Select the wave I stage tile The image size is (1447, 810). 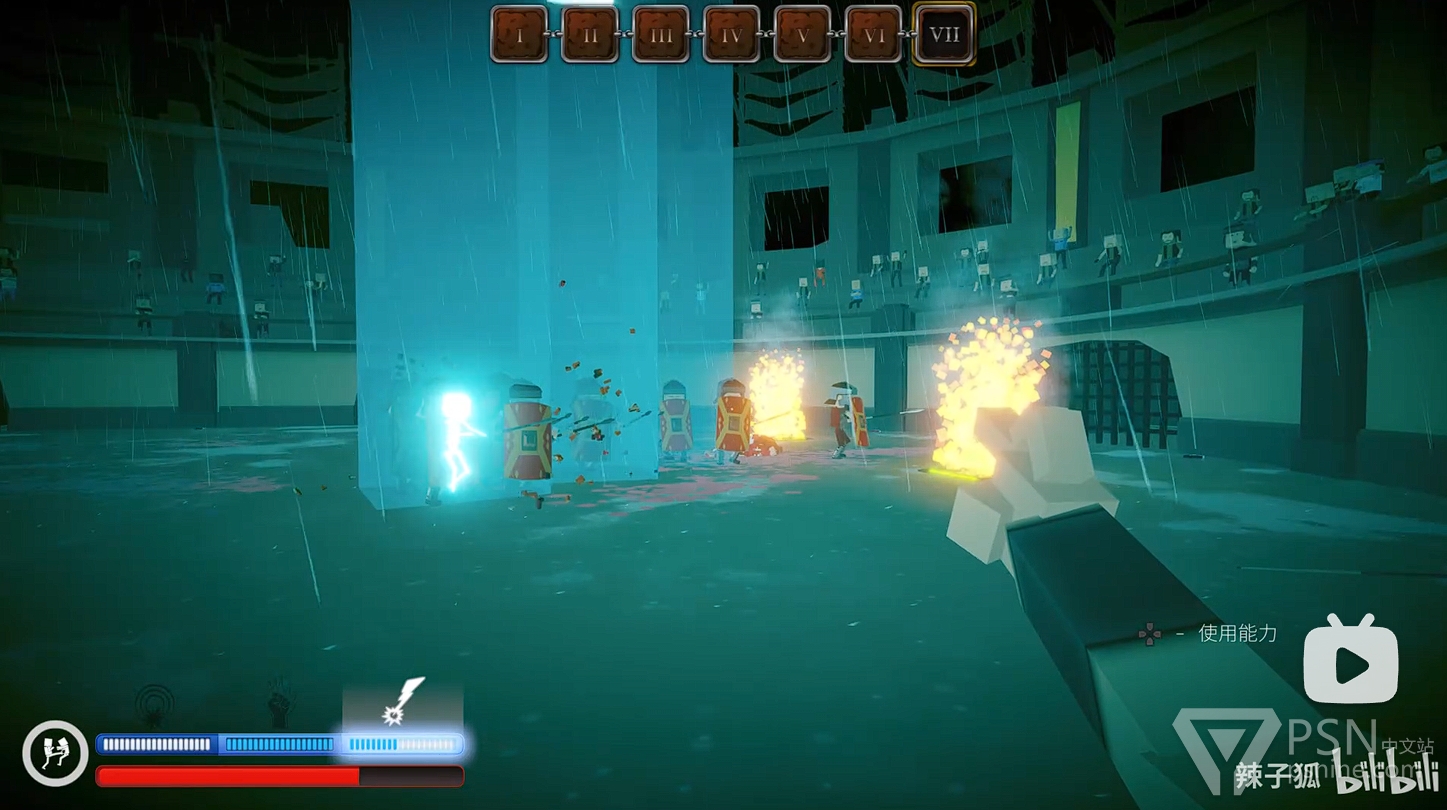point(519,35)
